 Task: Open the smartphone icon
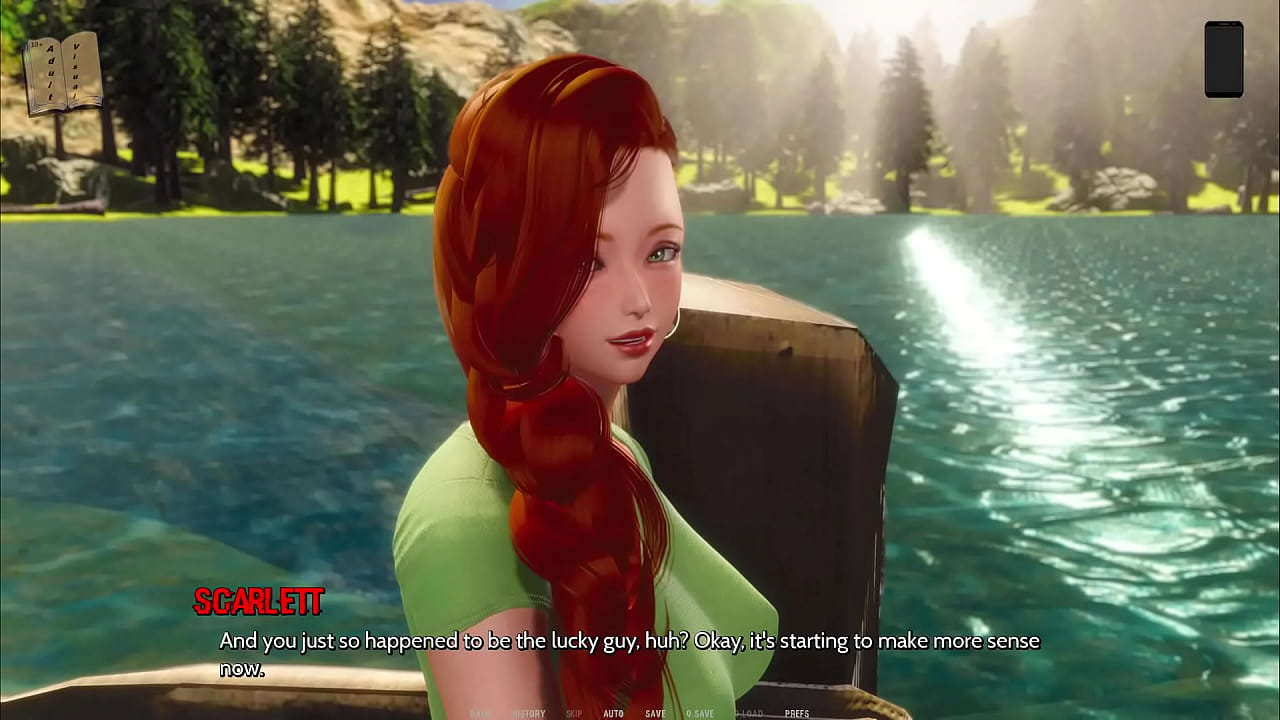click(x=1223, y=59)
